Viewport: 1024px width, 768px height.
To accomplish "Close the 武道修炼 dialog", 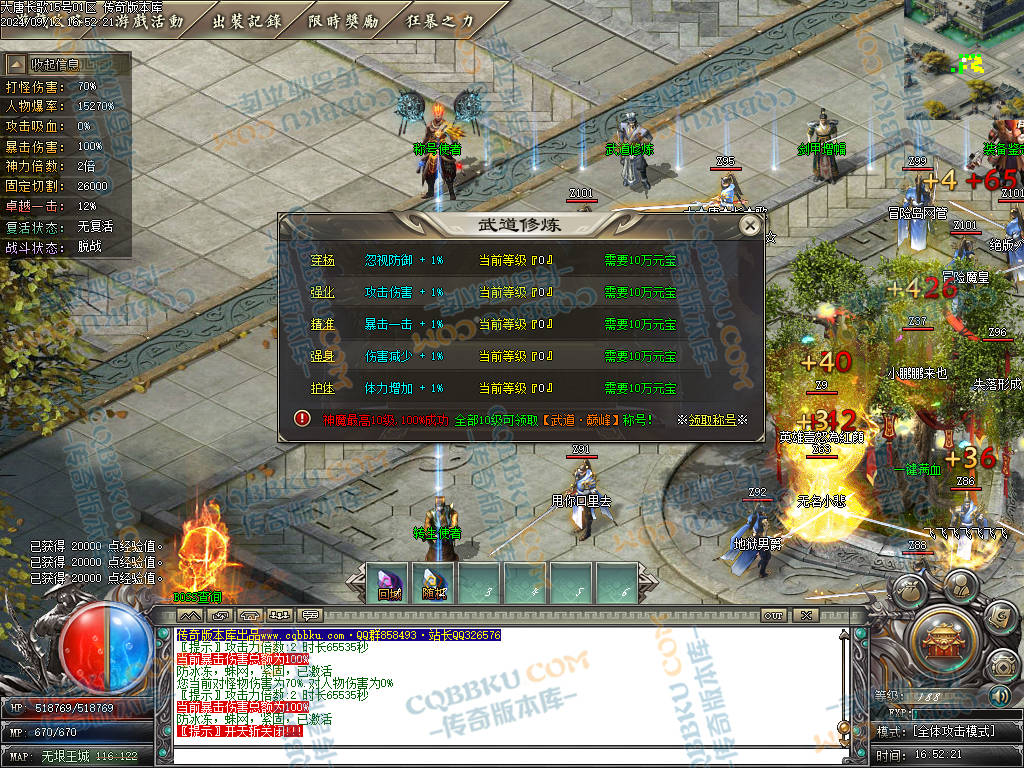I will (x=750, y=226).
